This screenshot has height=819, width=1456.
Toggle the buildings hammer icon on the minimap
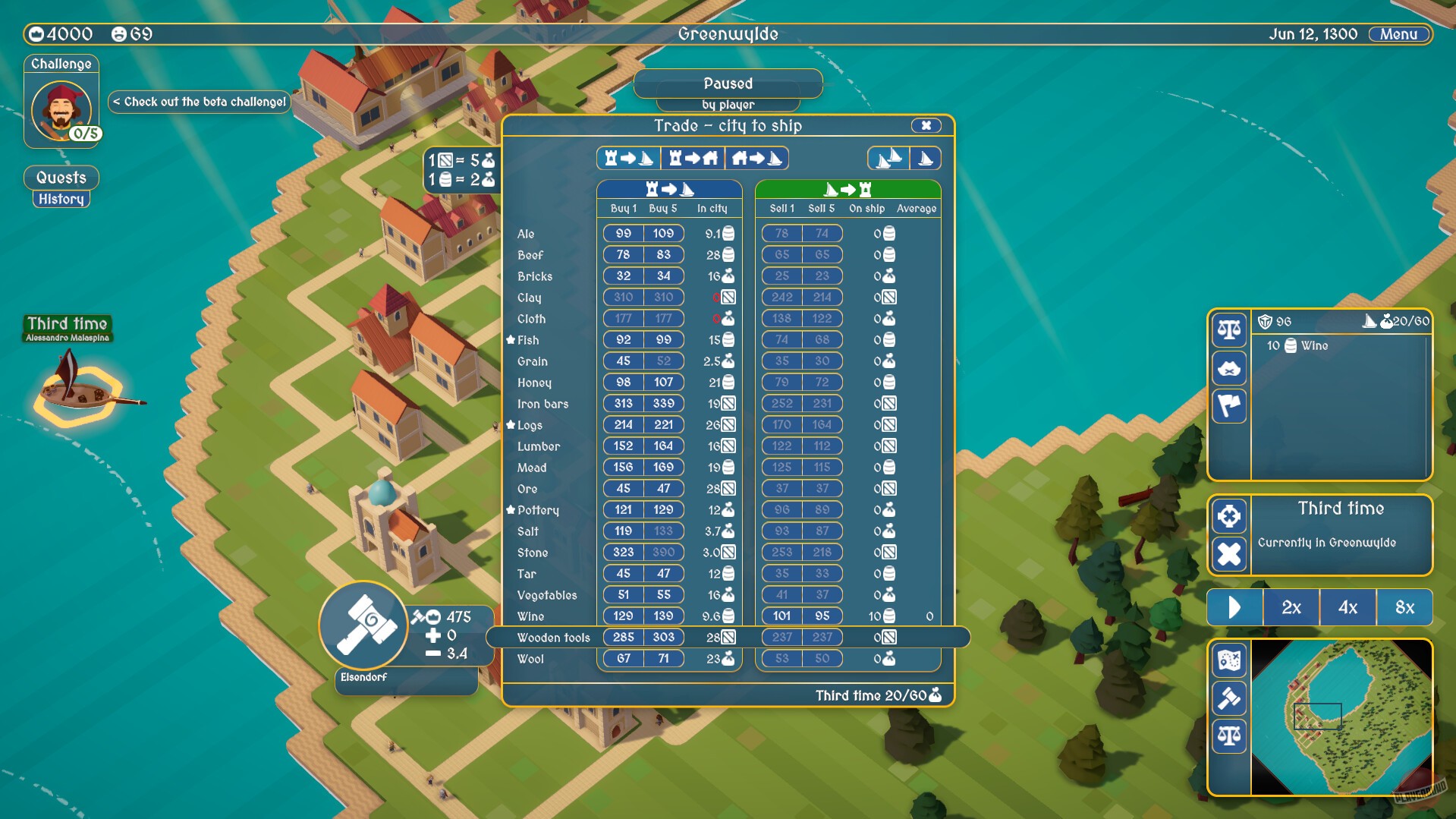[1230, 698]
